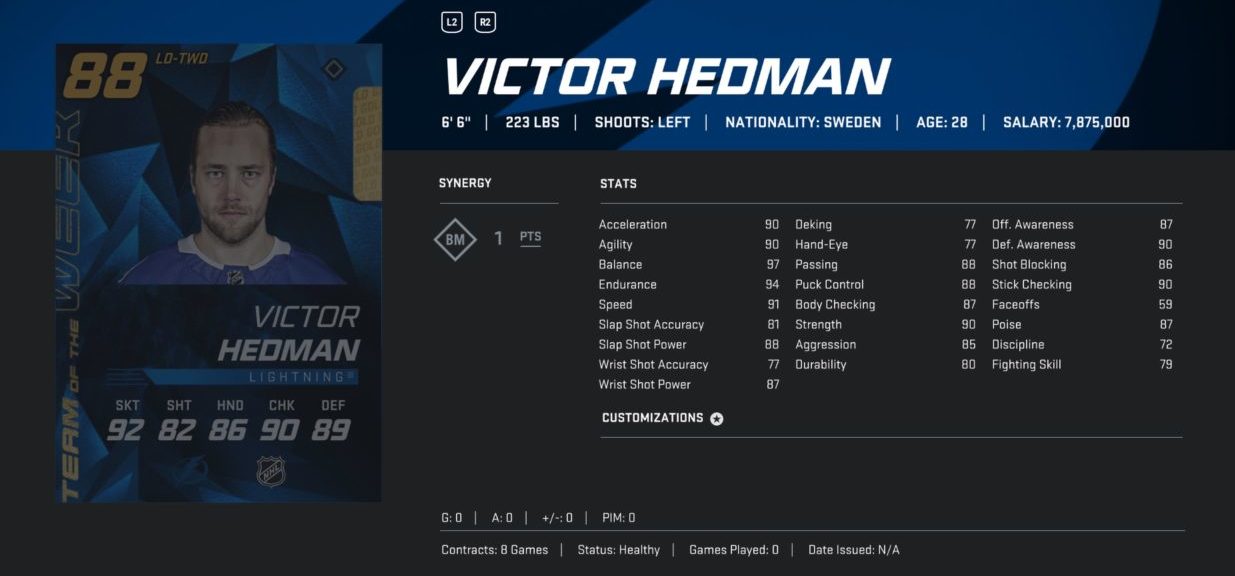This screenshot has width=1235, height=576.
Task: Click the BM synergy diamond icon
Action: 455,239
